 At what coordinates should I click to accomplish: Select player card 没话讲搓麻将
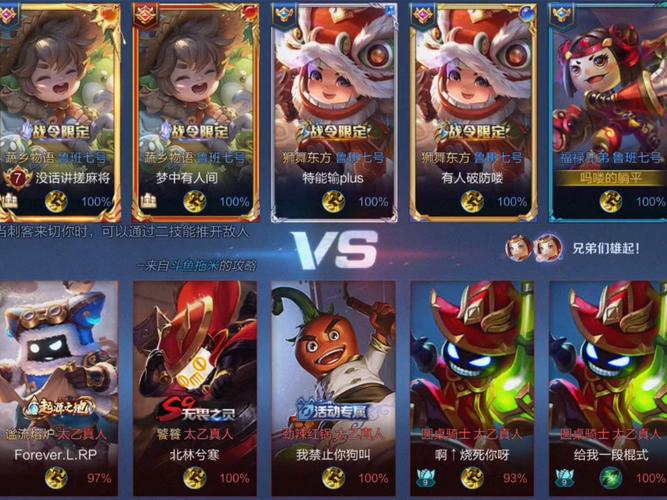pos(60,110)
